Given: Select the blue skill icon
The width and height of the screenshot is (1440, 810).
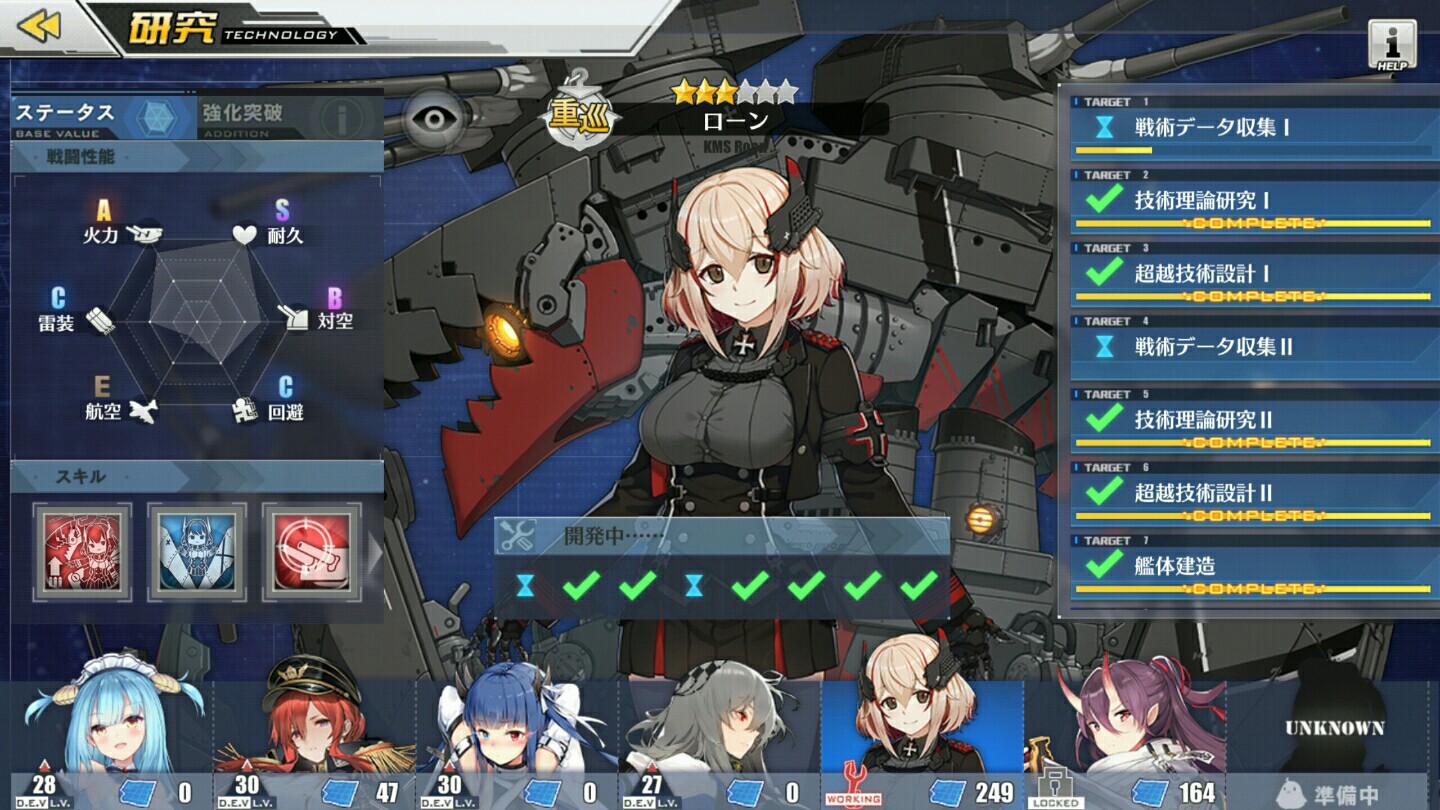Looking at the screenshot, I should (197, 551).
